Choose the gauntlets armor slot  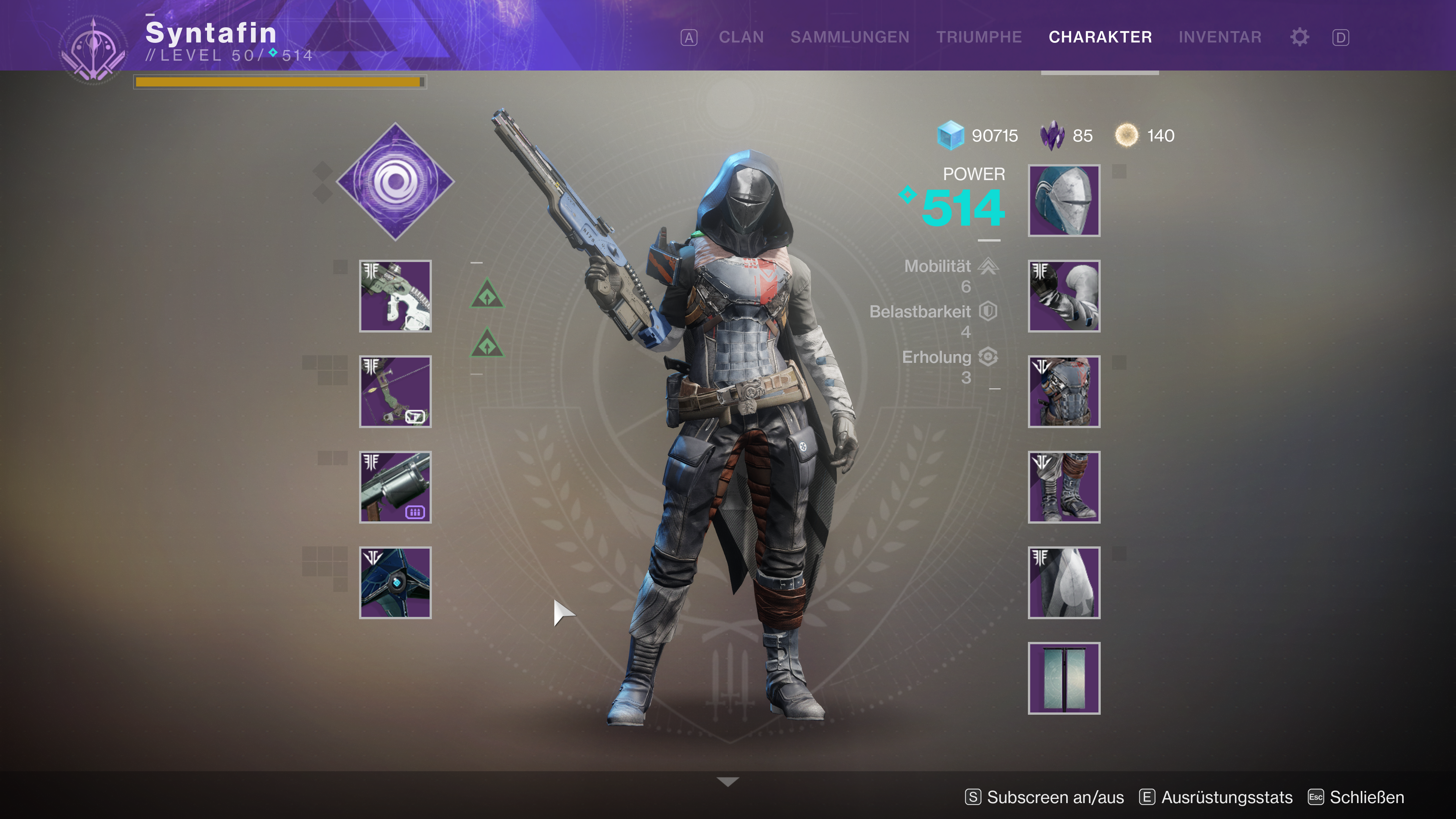(x=1064, y=296)
